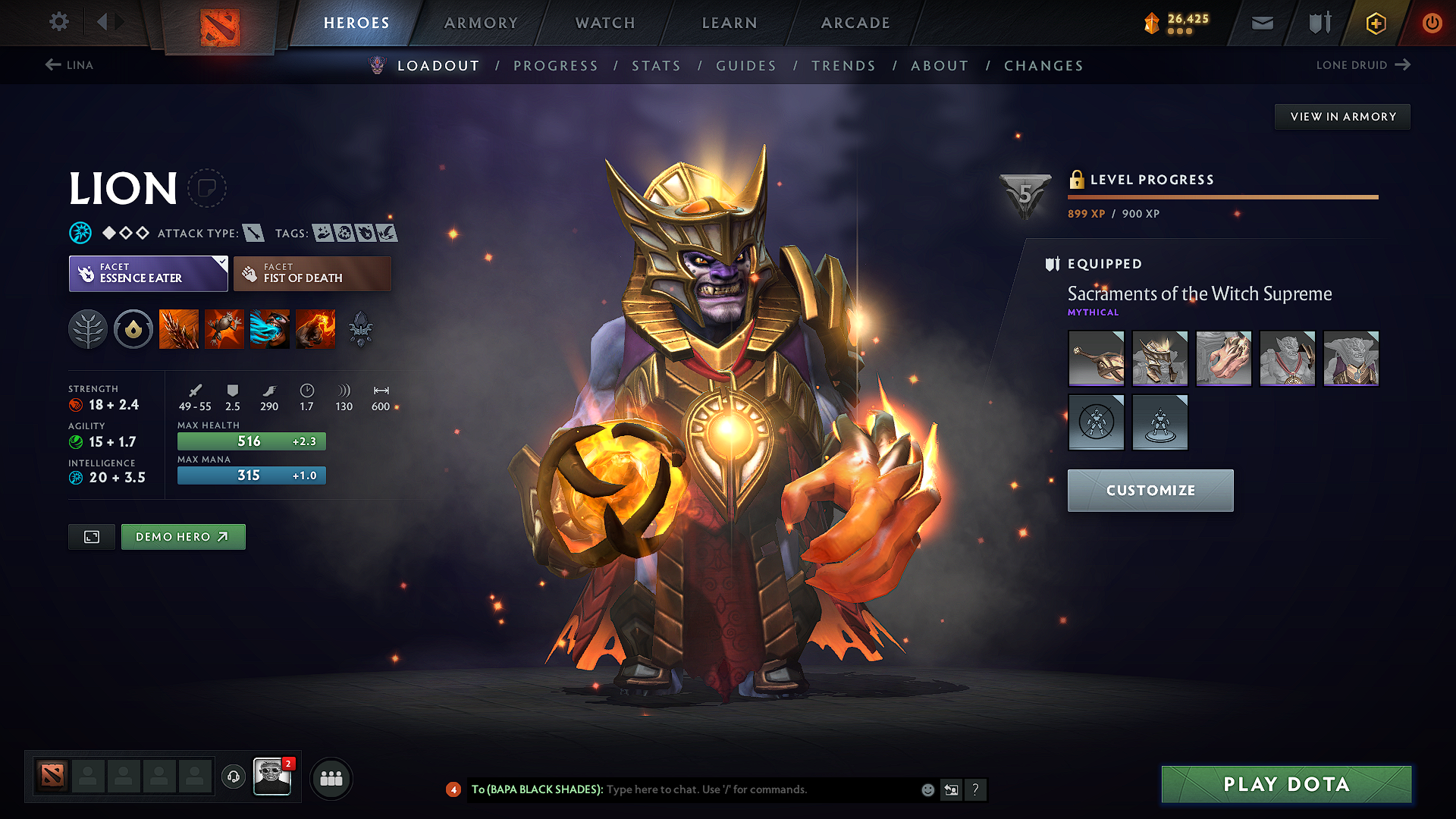
Task: Open the Dota Plus hexagon icon
Action: 1375,23
